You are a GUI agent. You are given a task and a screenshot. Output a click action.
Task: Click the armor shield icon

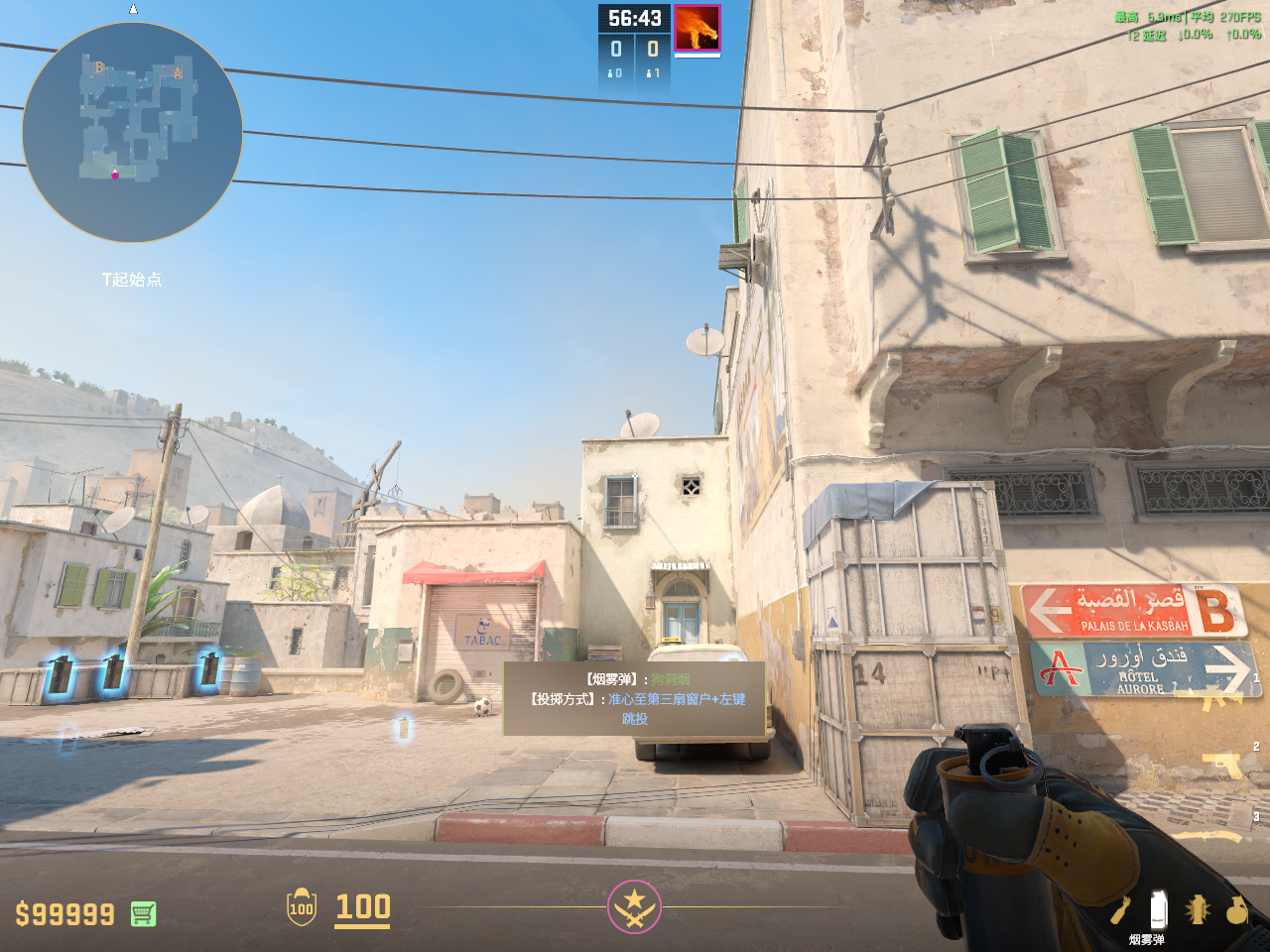[302, 907]
